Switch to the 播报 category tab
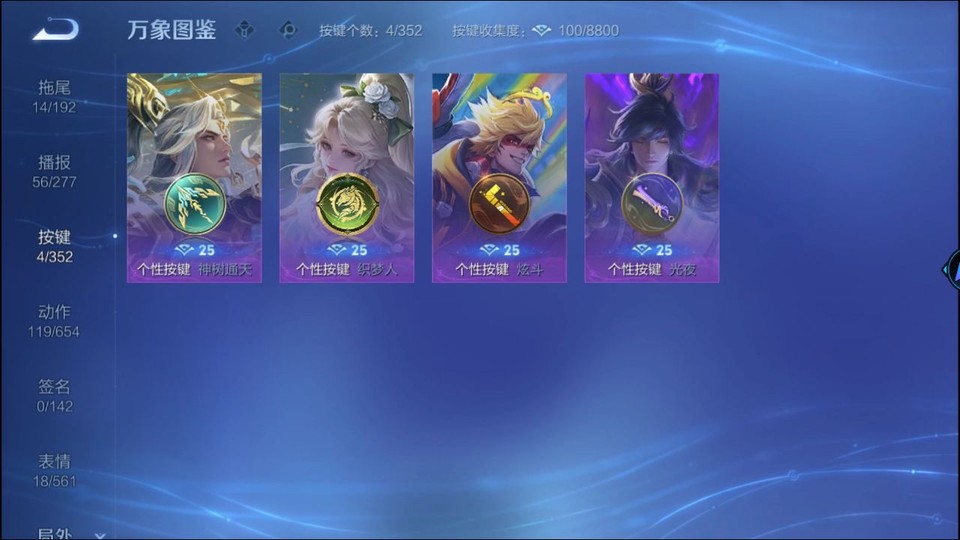This screenshot has height=540, width=960. pos(54,171)
